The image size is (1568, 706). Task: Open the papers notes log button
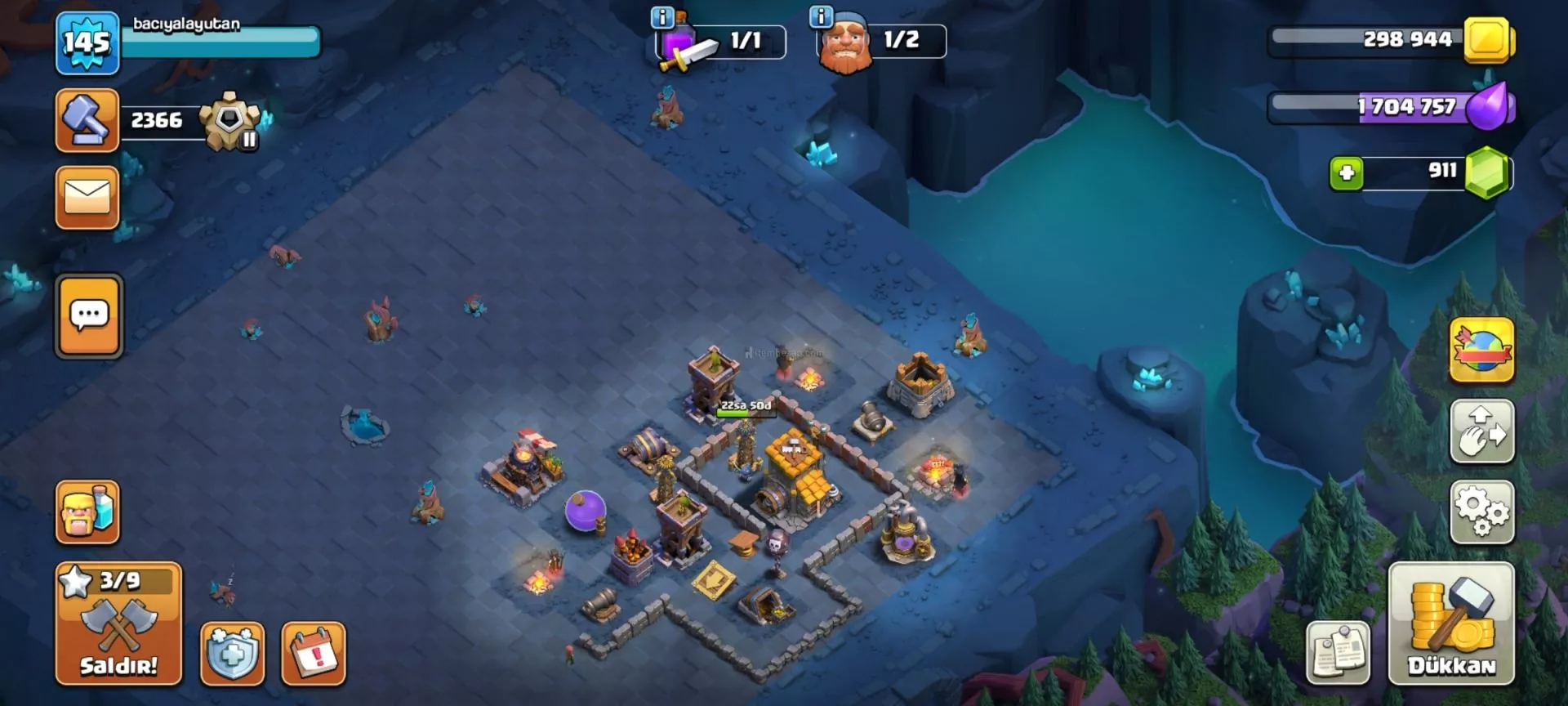(1339, 653)
